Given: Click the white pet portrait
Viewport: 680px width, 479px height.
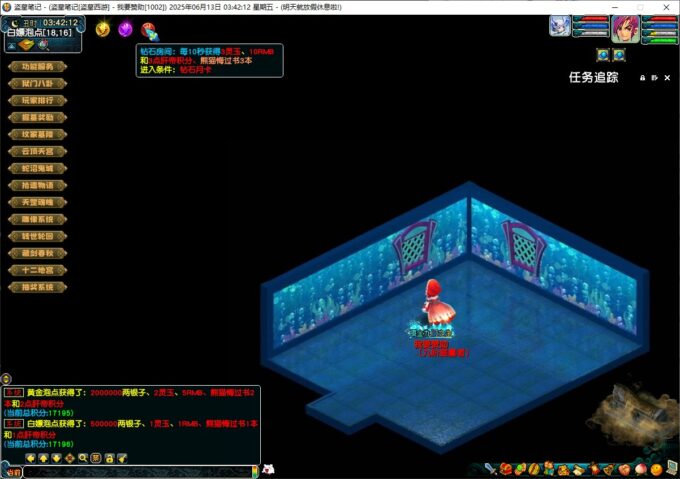Looking at the screenshot, I should tap(560, 26).
